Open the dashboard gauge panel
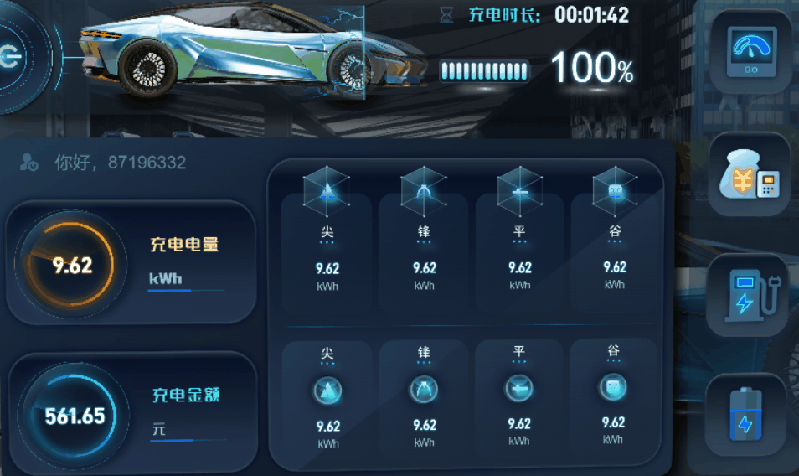799x476 pixels. pos(754,52)
